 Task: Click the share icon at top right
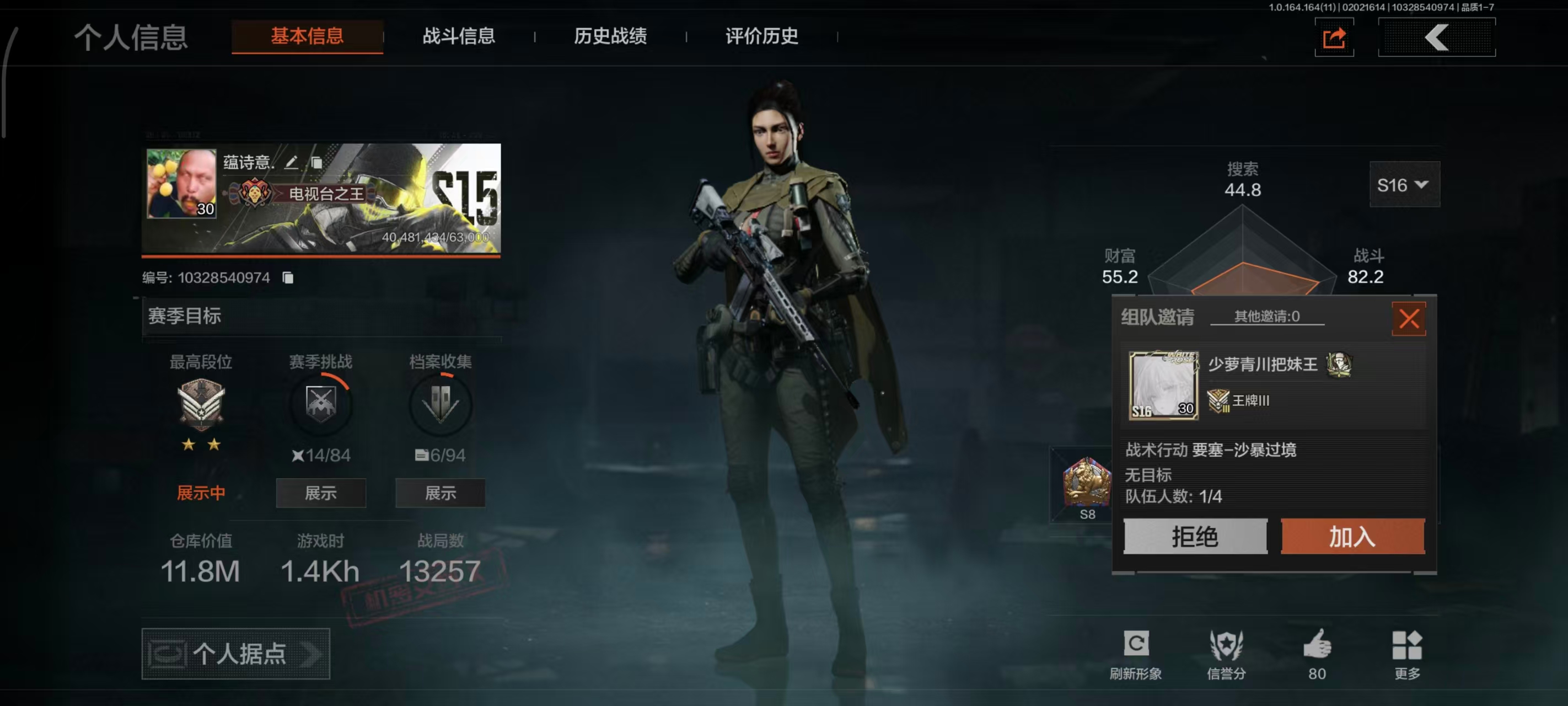(x=1334, y=38)
